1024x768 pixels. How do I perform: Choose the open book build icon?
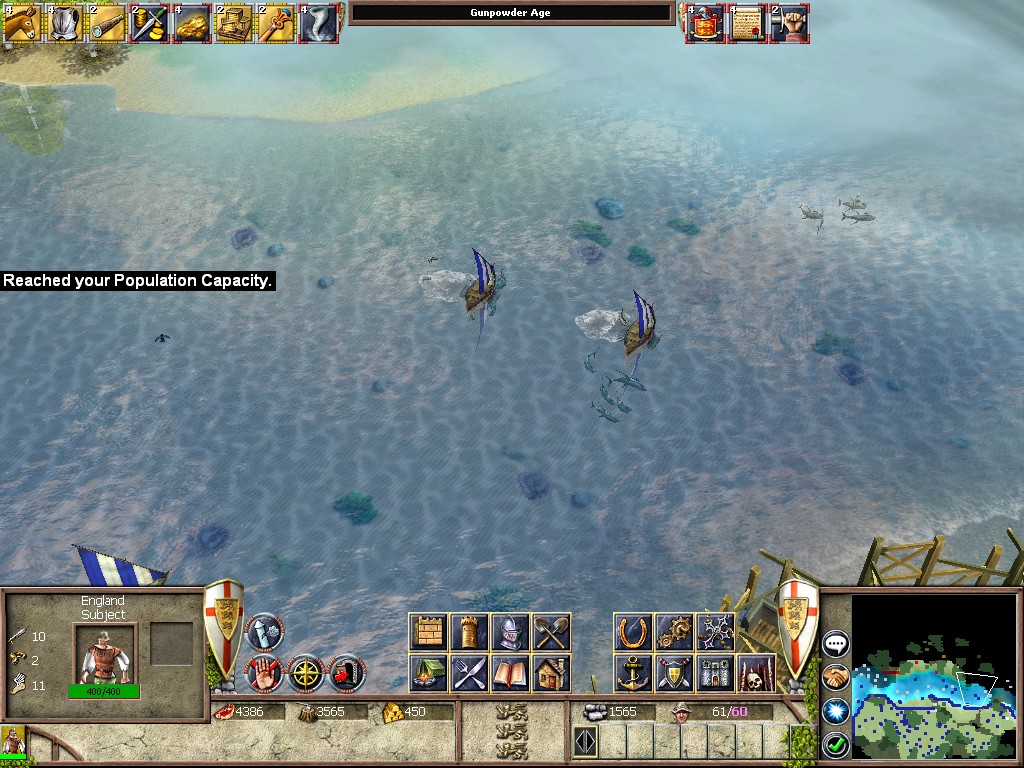(510, 673)
